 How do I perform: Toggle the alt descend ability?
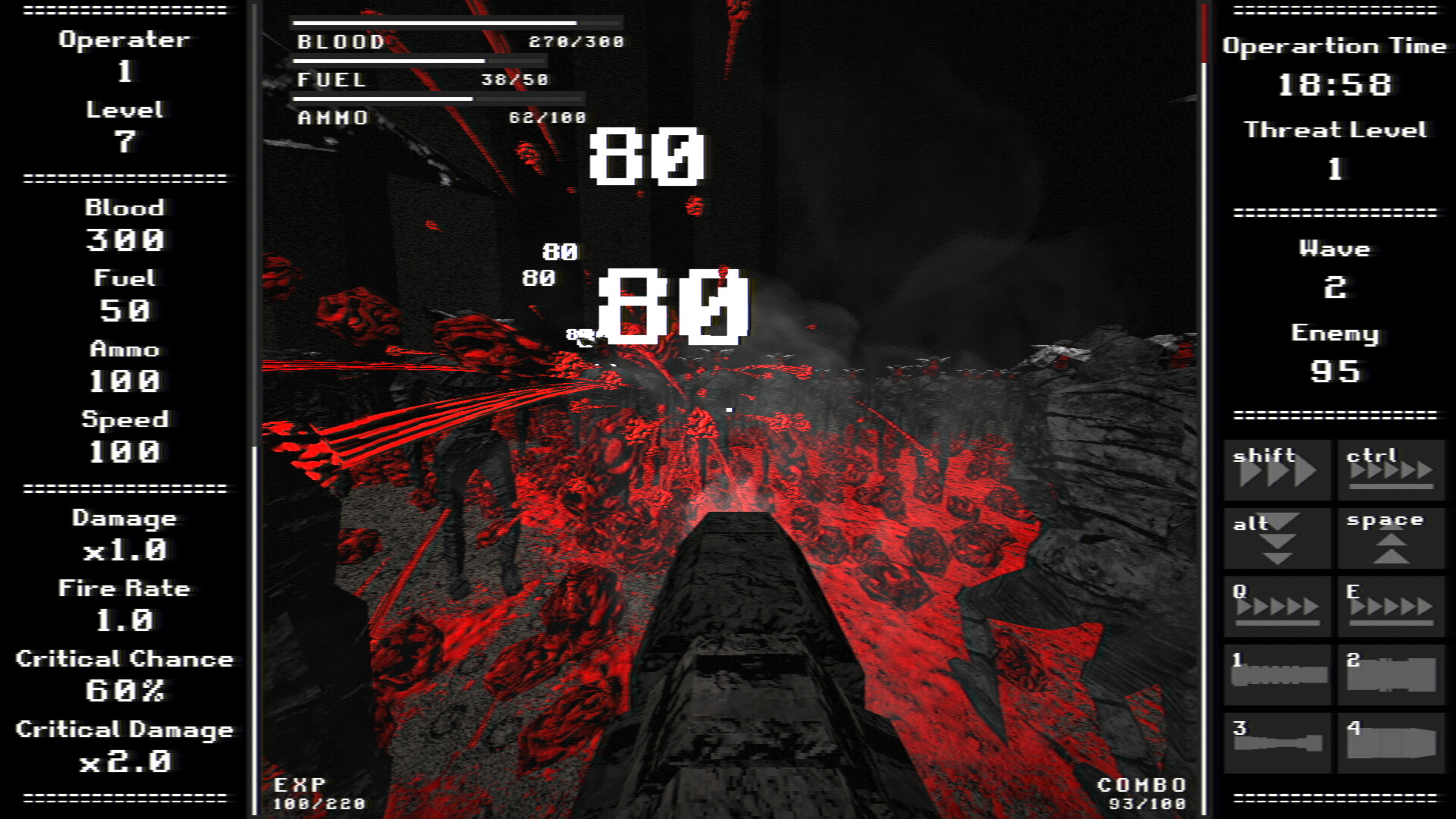coord(1276,537)
